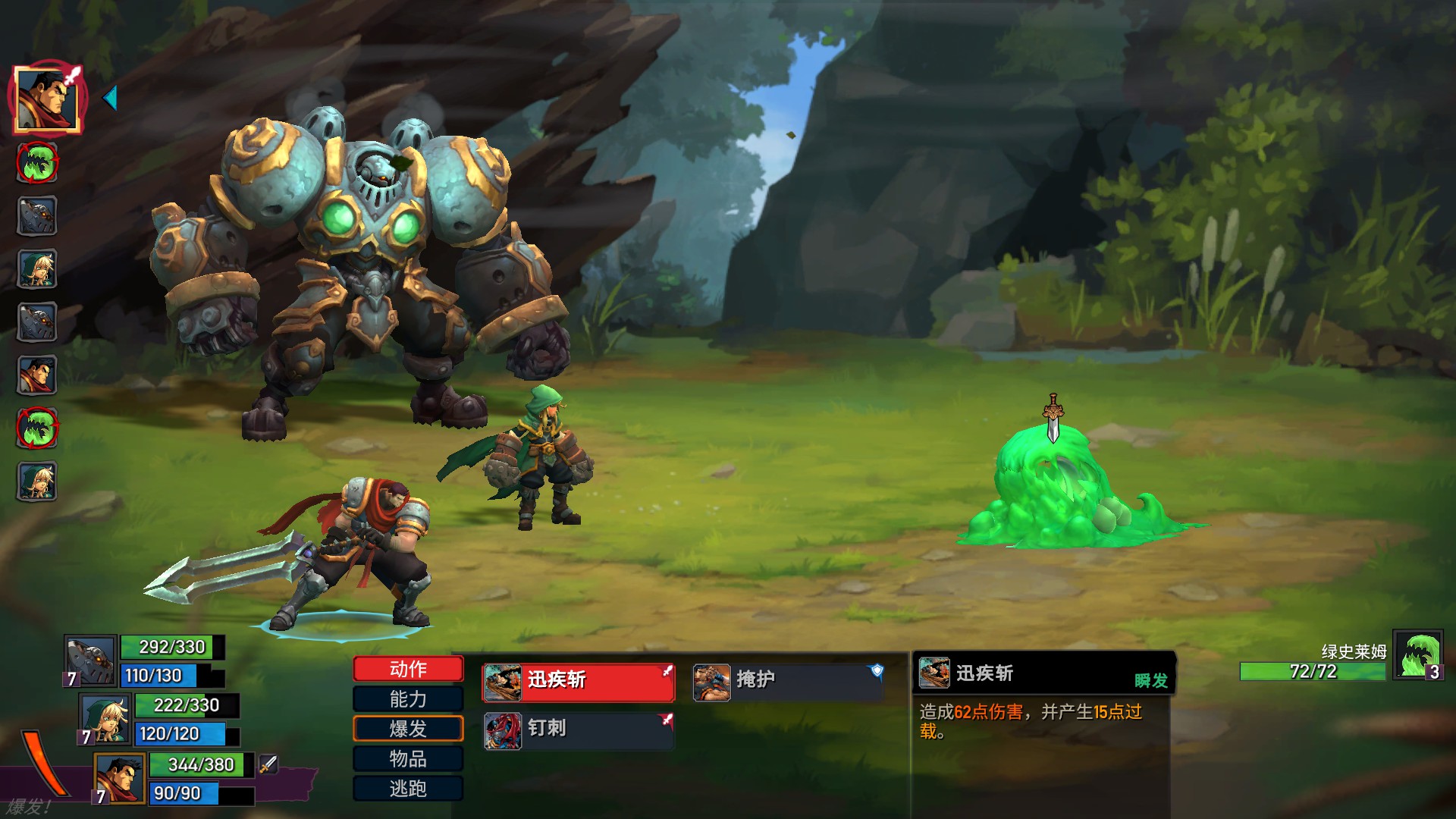Choose 逃跑 to flee battle
The width and height of the screenshot is (1456, 819).
point(408,789)
